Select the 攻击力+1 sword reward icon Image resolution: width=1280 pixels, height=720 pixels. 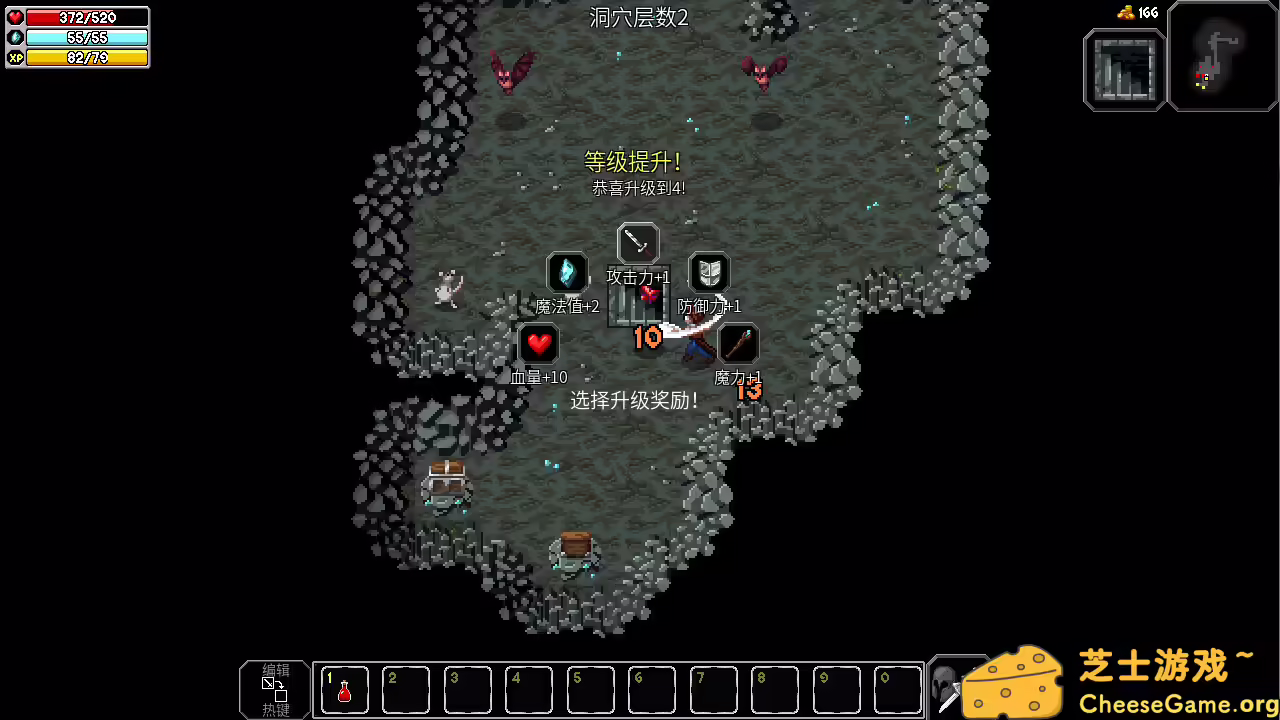(x=637, y=241)
